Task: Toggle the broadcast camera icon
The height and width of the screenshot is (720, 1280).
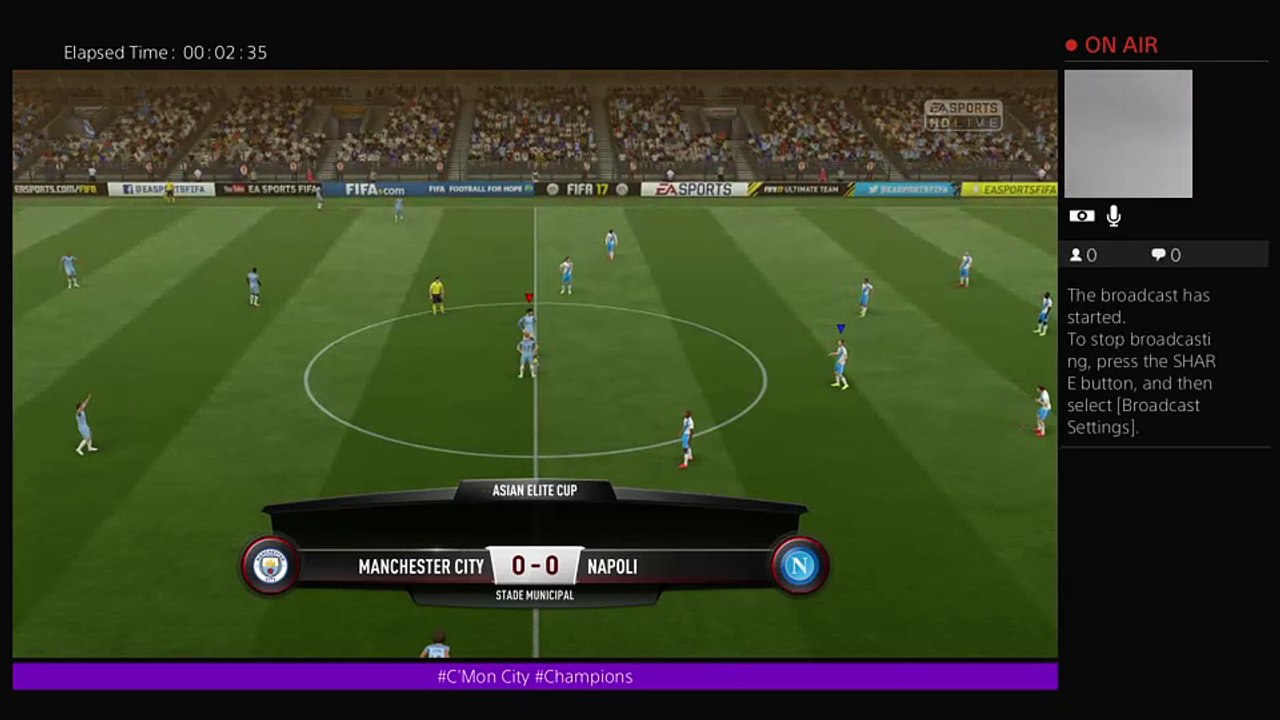Action: pos(1081,216)
